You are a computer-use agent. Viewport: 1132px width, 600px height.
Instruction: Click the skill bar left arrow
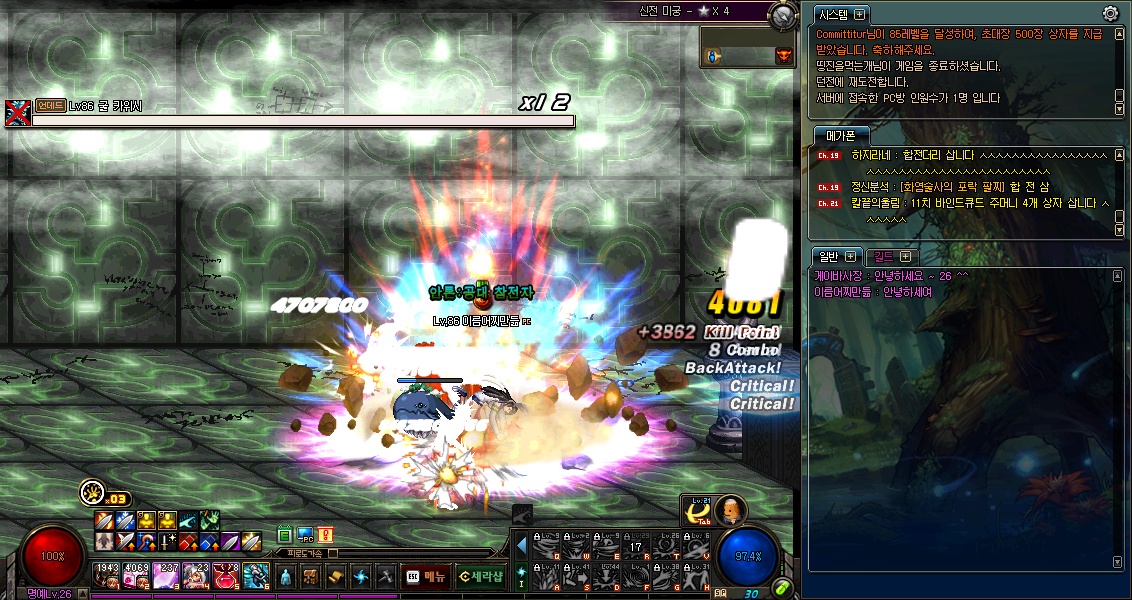521,546
